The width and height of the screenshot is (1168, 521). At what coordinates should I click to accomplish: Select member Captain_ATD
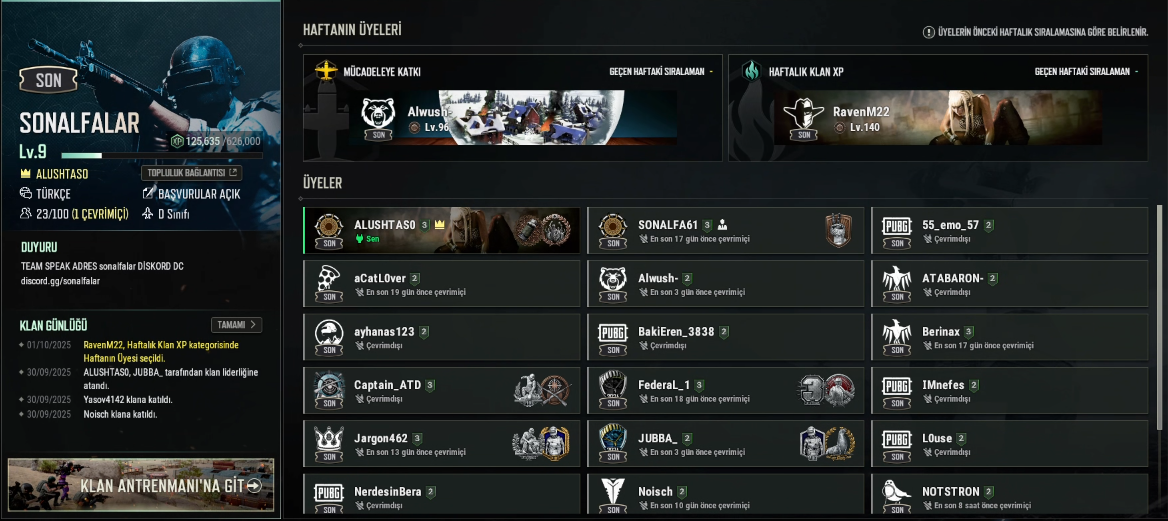pyautogui.click(x=441, y=390)
